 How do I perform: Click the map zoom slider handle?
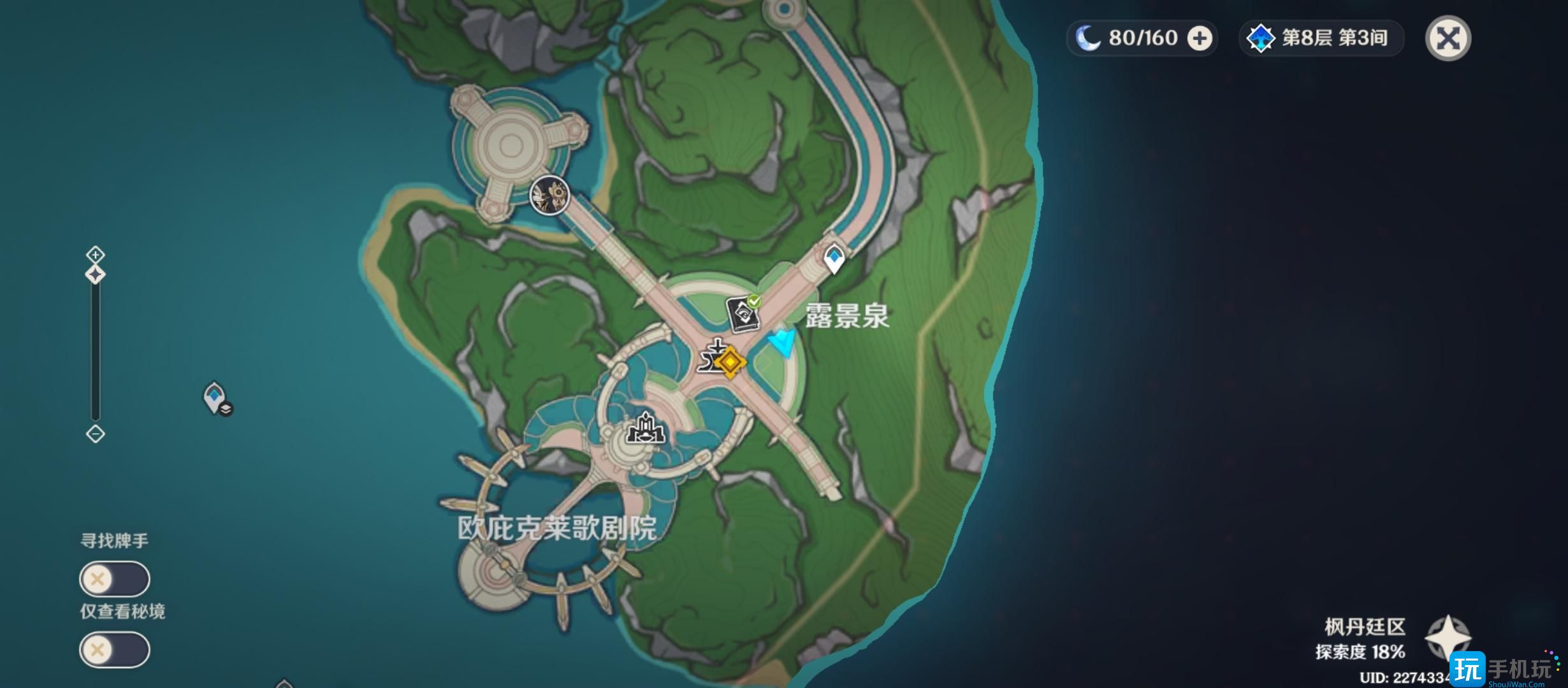coord(96,275)
